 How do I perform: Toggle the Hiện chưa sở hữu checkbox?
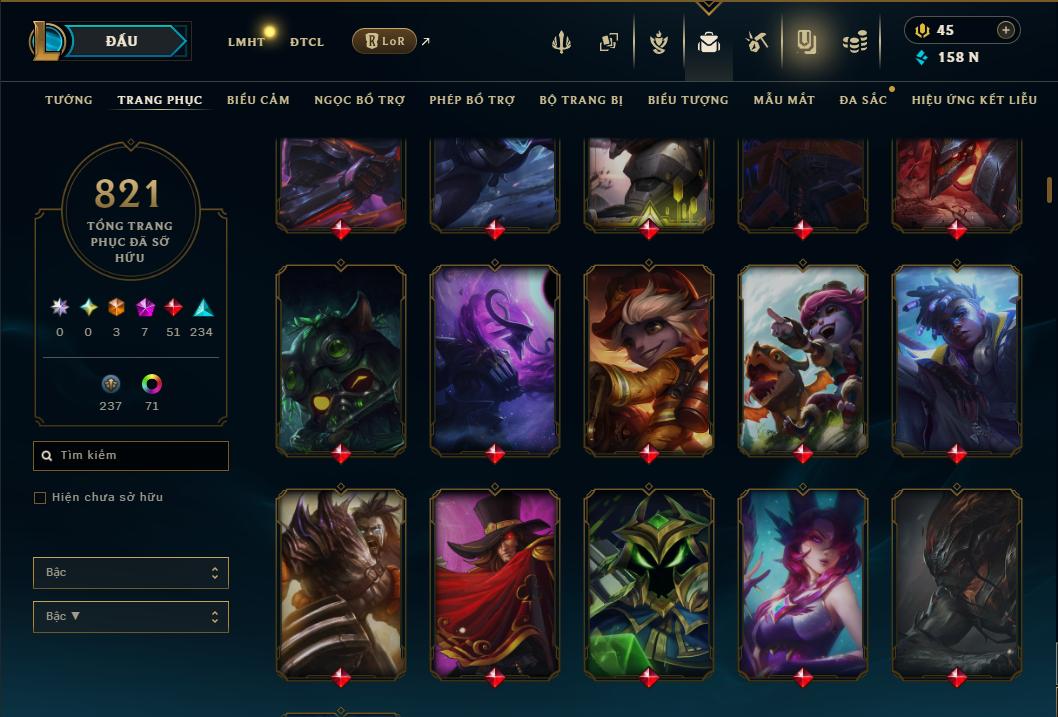point(40,498)
